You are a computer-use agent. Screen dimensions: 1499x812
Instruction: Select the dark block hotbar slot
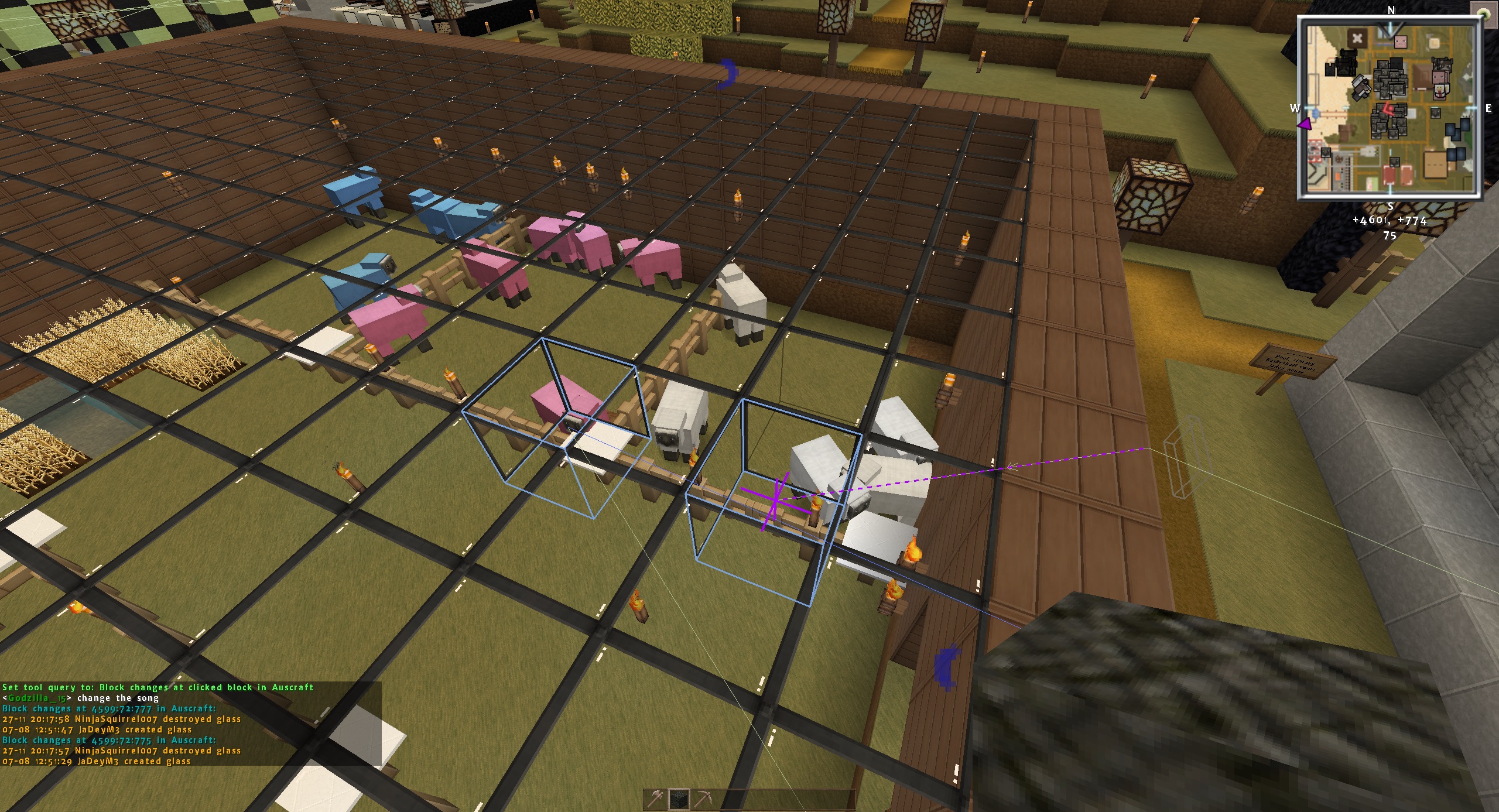[679, 800]
